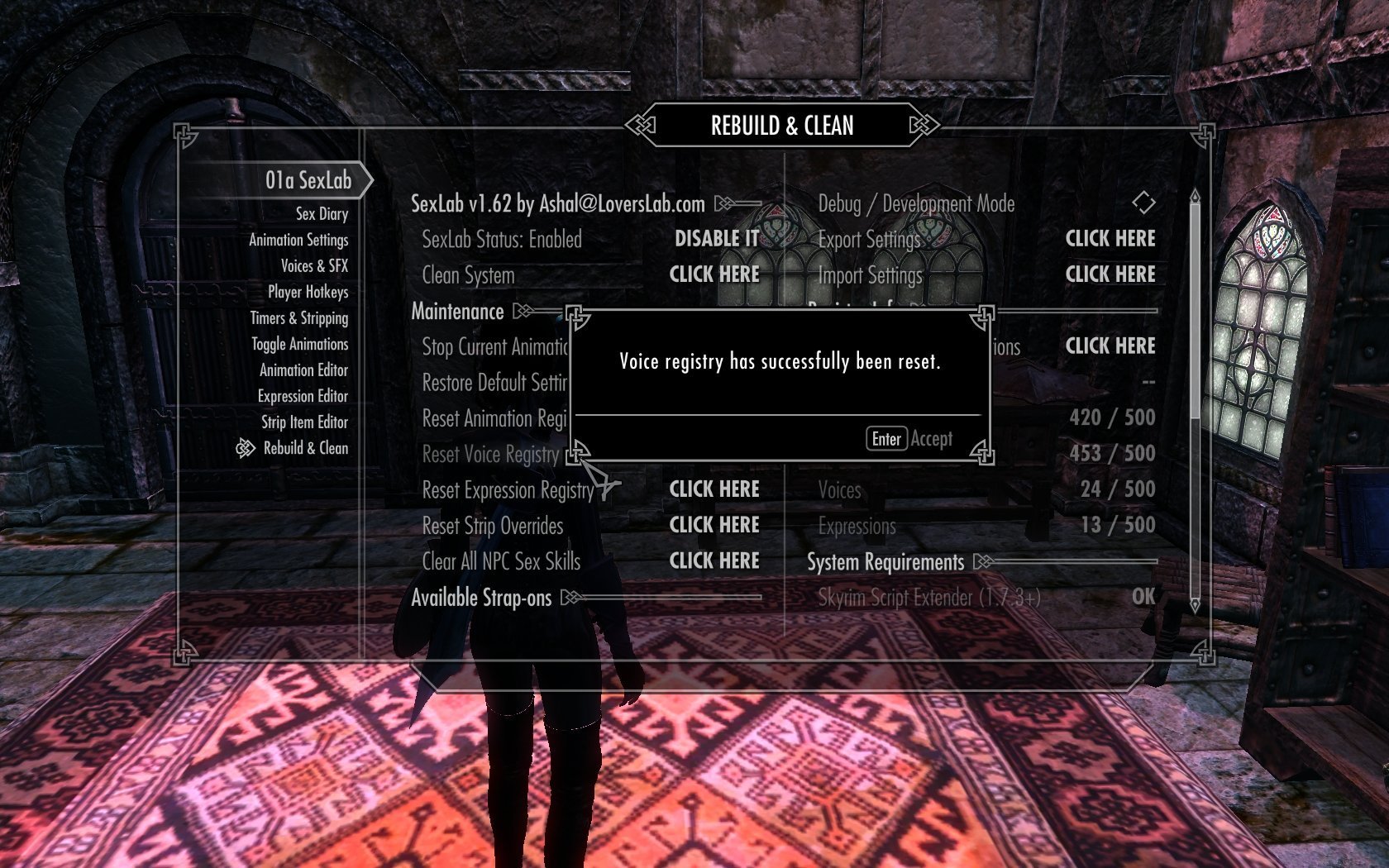Click CLICK HERE for Import Settings

[x=1110, y=274]
